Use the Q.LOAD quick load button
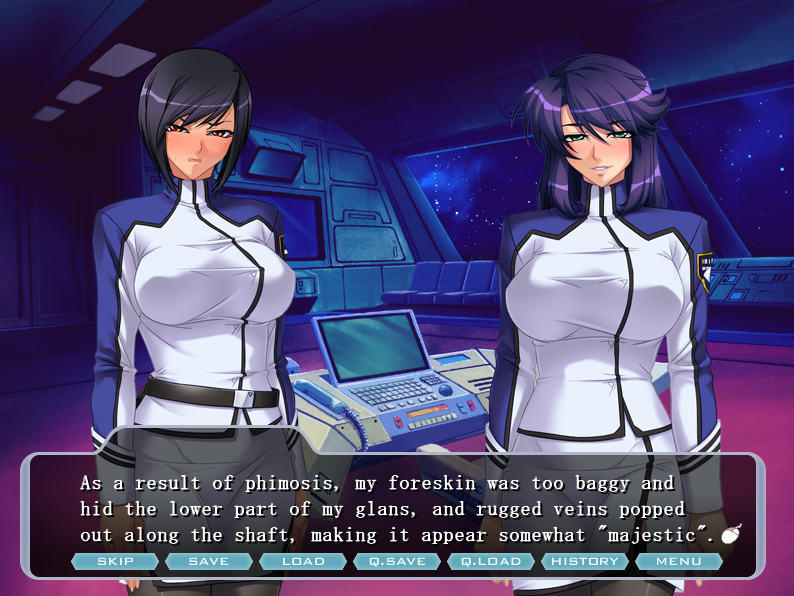The width and height of the screenshot is (794, 596). pyautogui.click(x=491, y=561)
